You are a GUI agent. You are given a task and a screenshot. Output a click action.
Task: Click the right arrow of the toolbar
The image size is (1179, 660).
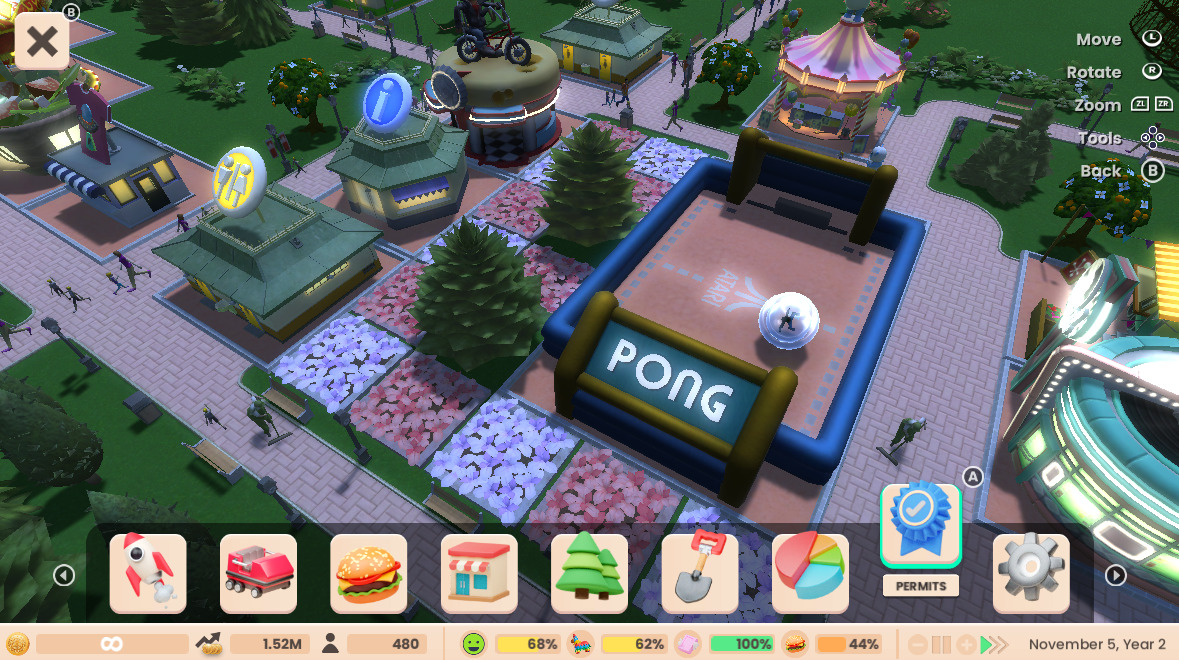[x=1116, y=575]
